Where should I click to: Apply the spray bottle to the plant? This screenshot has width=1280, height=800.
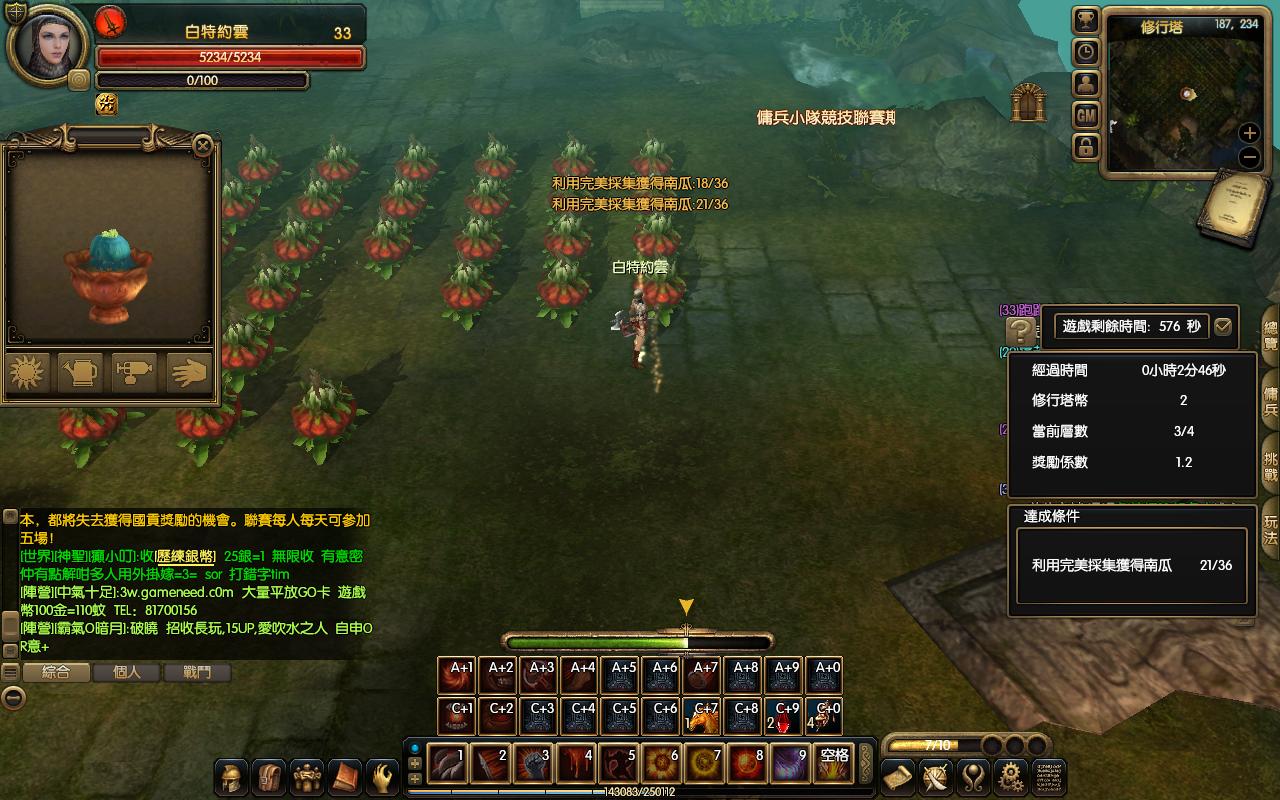point(134,372)
